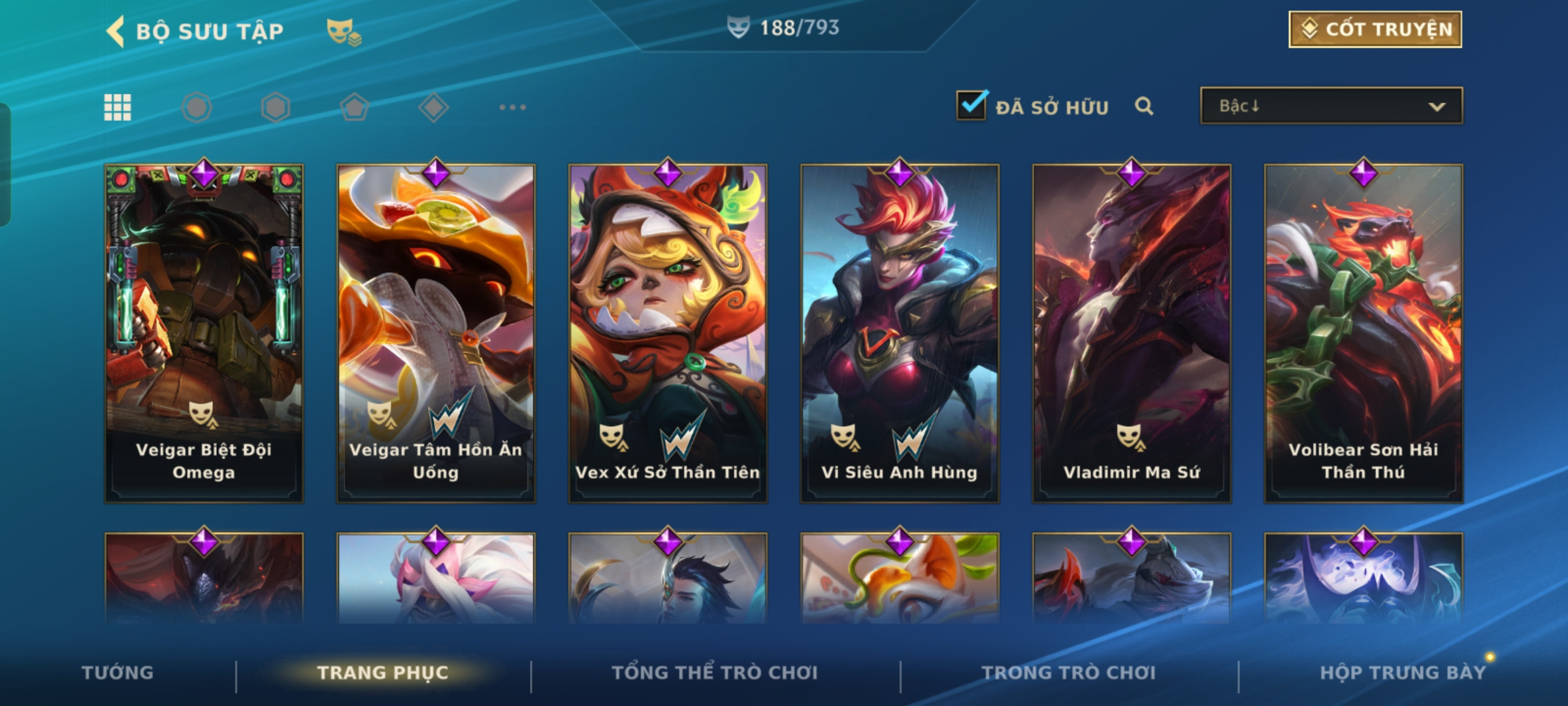View the Vladimir Ma Sứ skin card
Screen dimensions: 1568x706
tap(1132, 333)
